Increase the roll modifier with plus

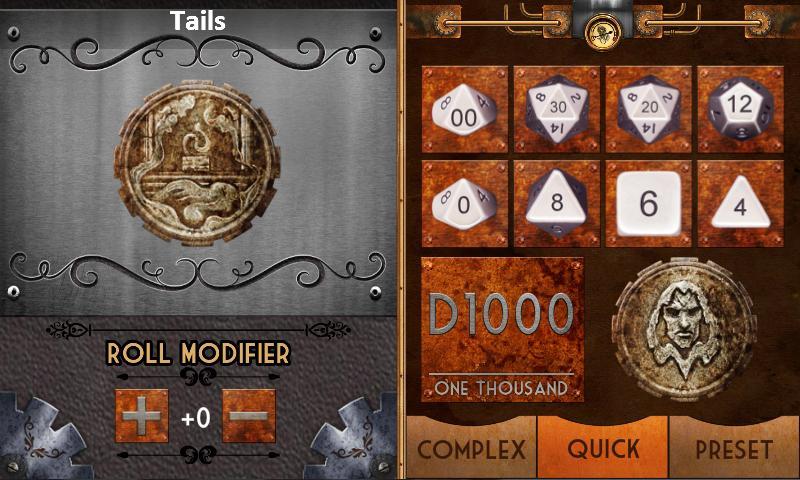click(x=142, y=415)
